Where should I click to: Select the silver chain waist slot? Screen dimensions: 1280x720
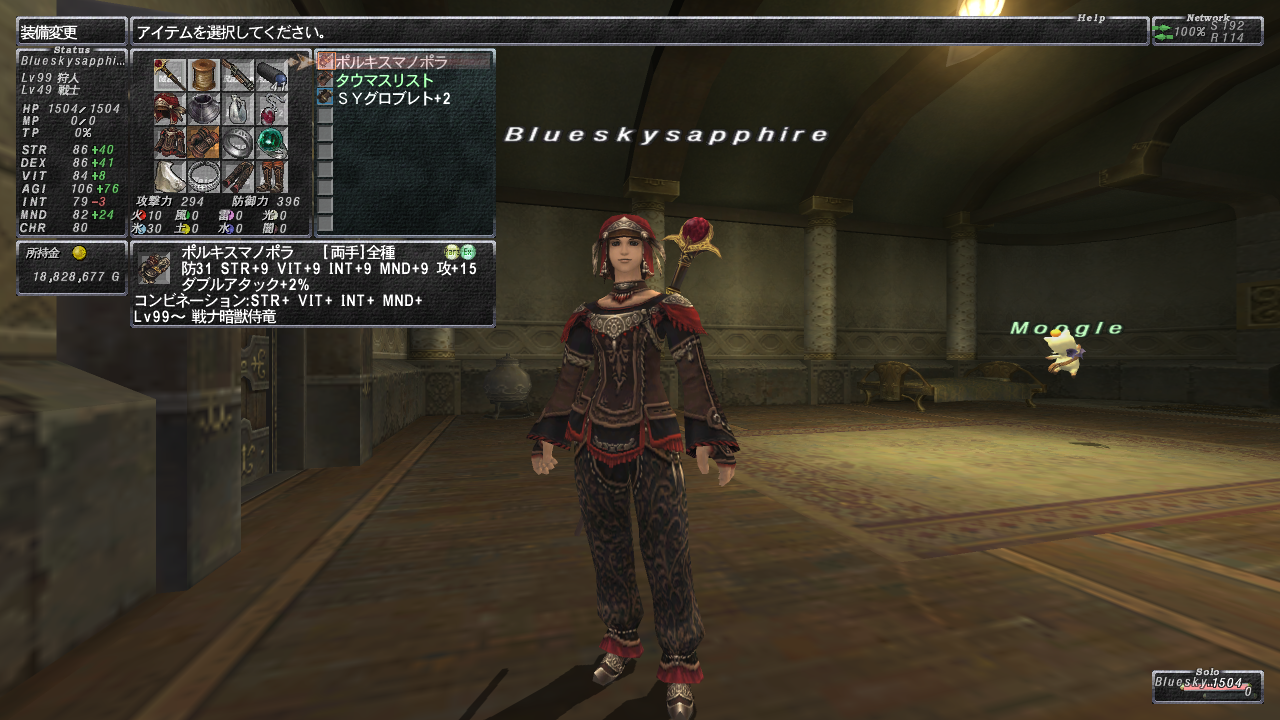(203, 177)
